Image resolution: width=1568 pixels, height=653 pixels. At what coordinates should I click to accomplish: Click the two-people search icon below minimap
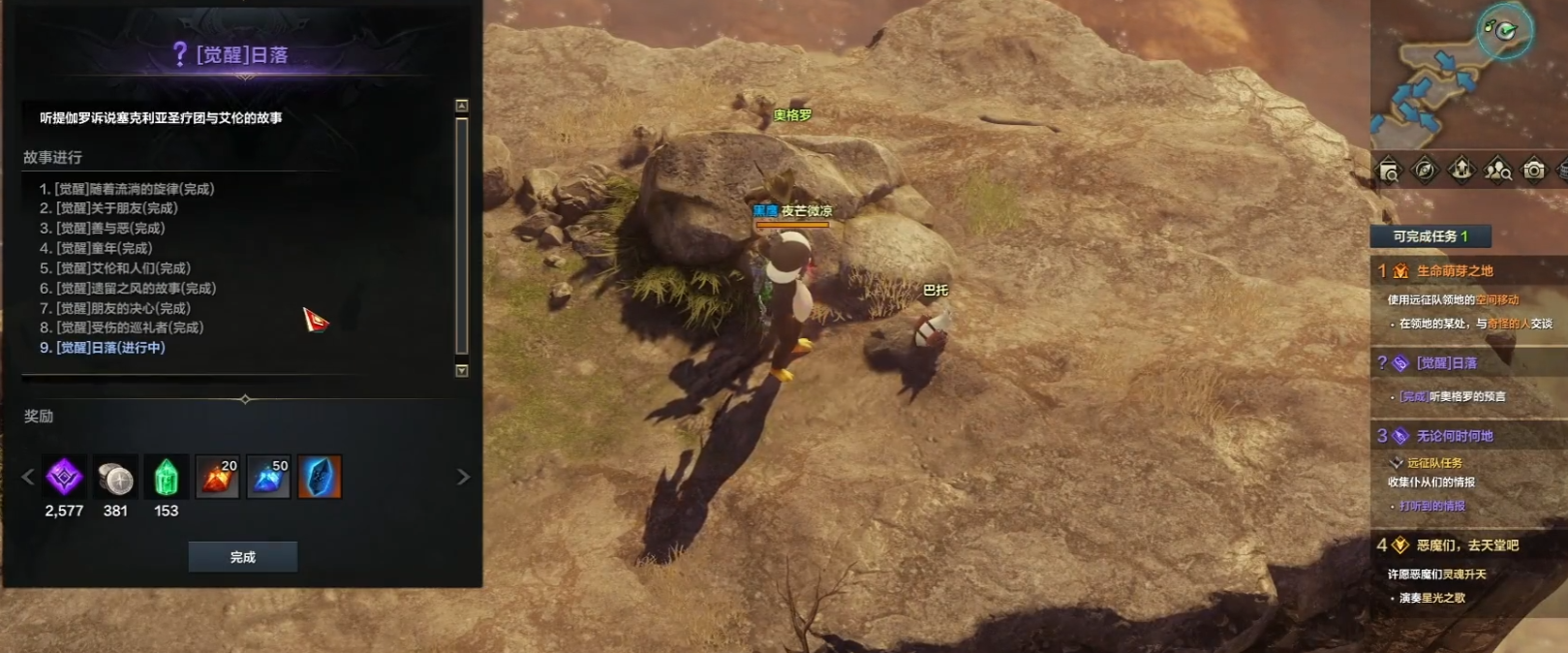(x=1498, y=171)
